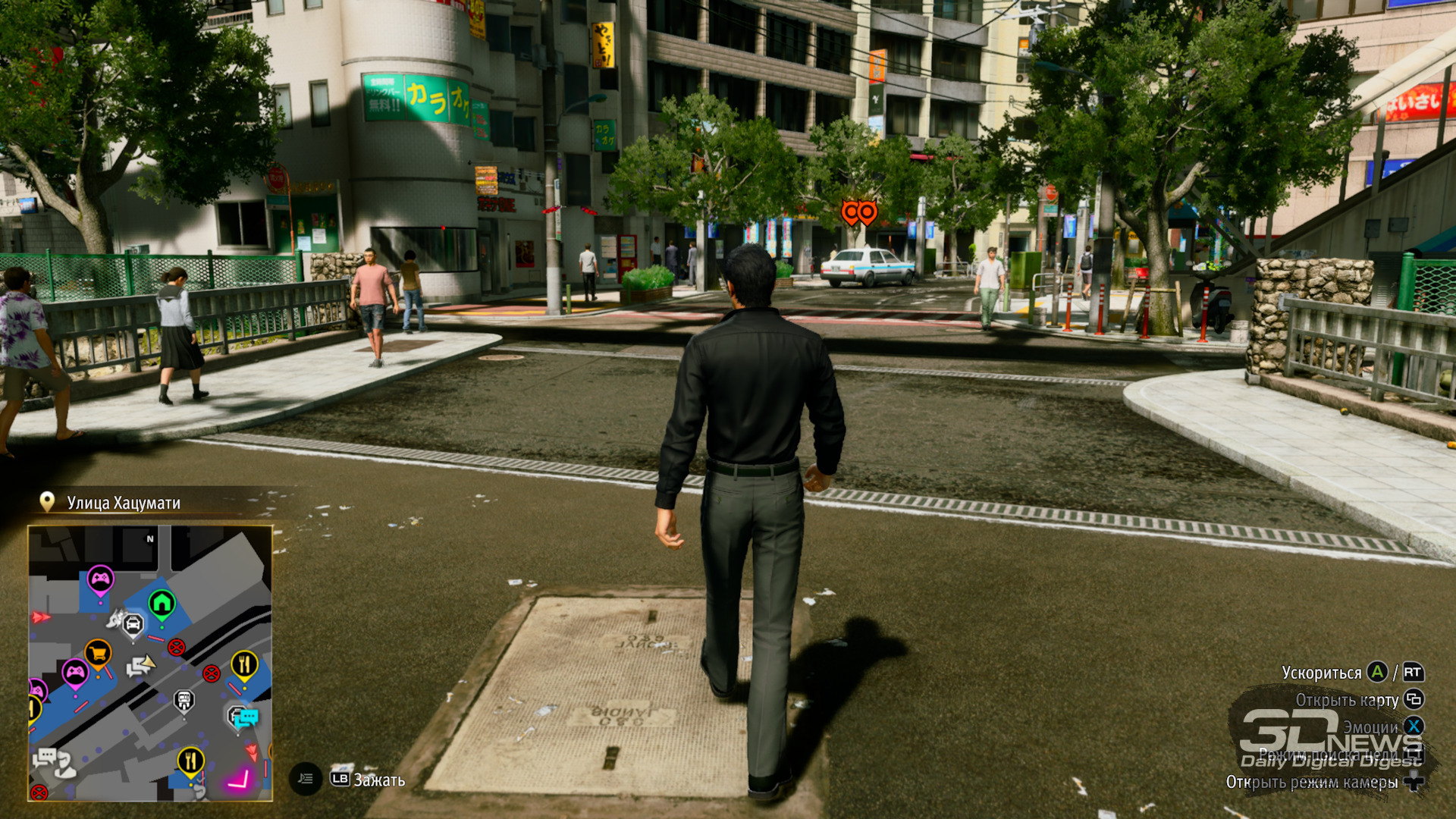Select the white taxi marker on minimap
1456x819 pixels.
[133, 625]
